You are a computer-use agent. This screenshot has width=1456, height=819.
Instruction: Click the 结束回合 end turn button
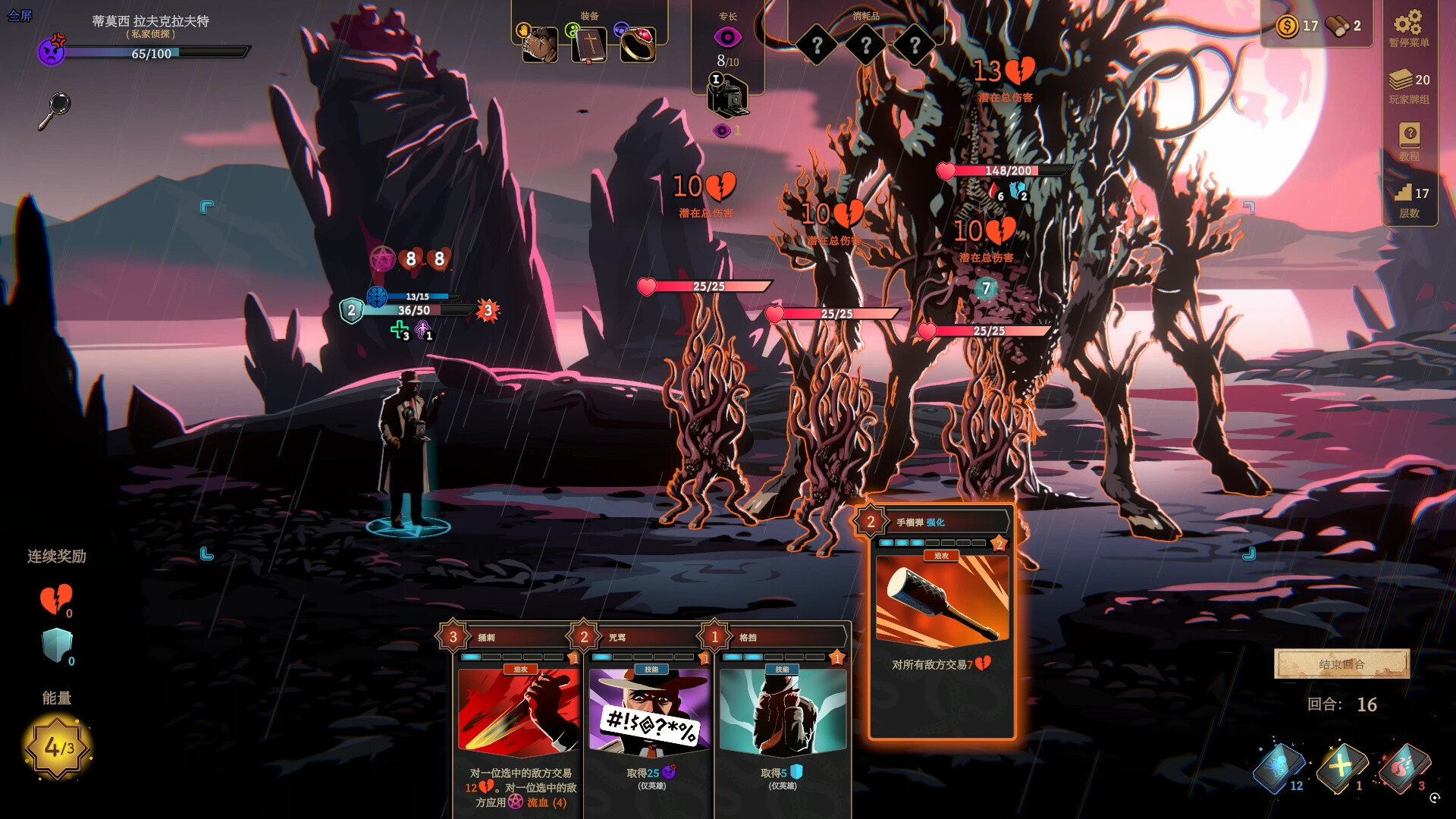tap(1341, 664)
